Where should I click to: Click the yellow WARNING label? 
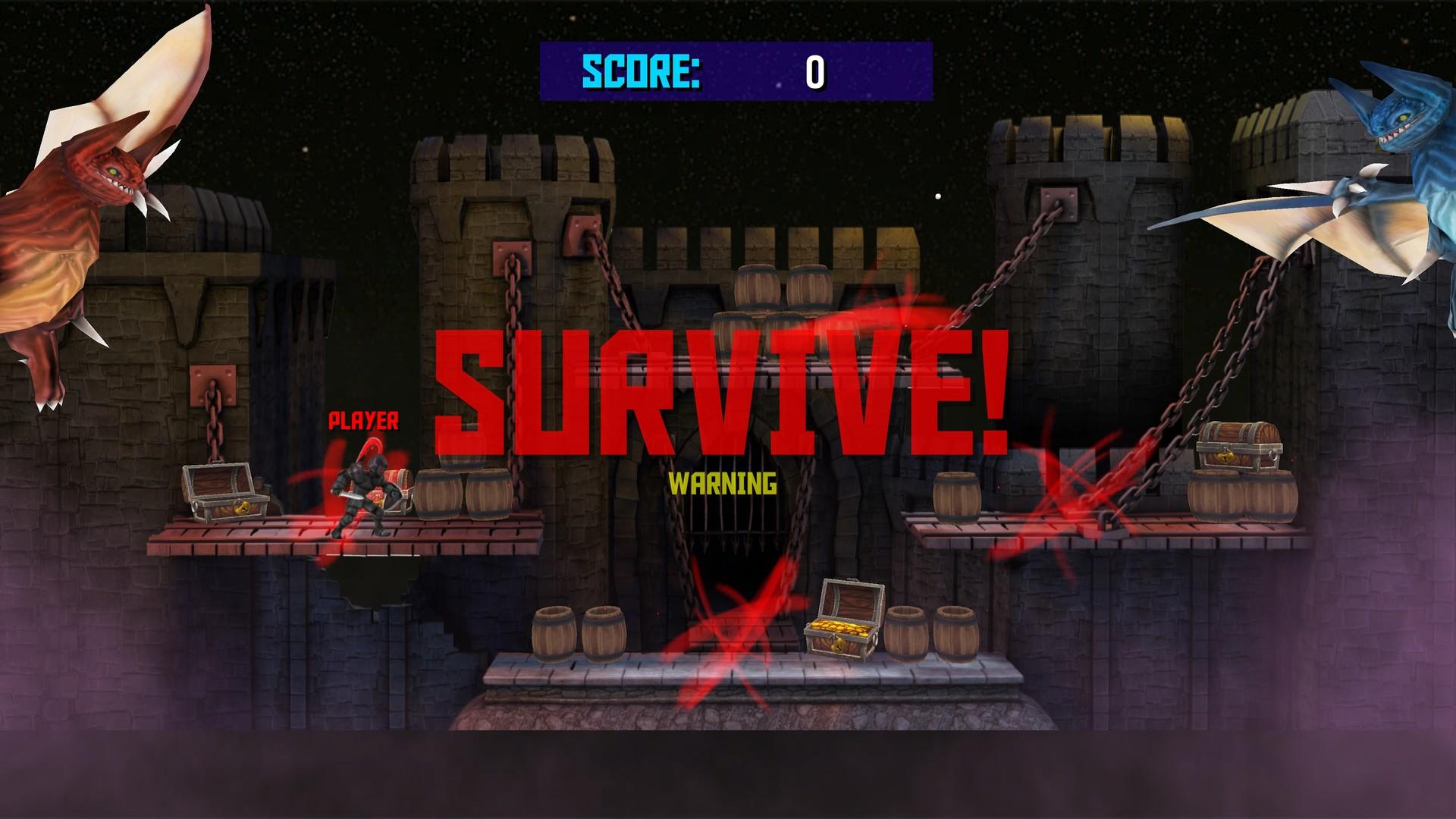[723, 482]
